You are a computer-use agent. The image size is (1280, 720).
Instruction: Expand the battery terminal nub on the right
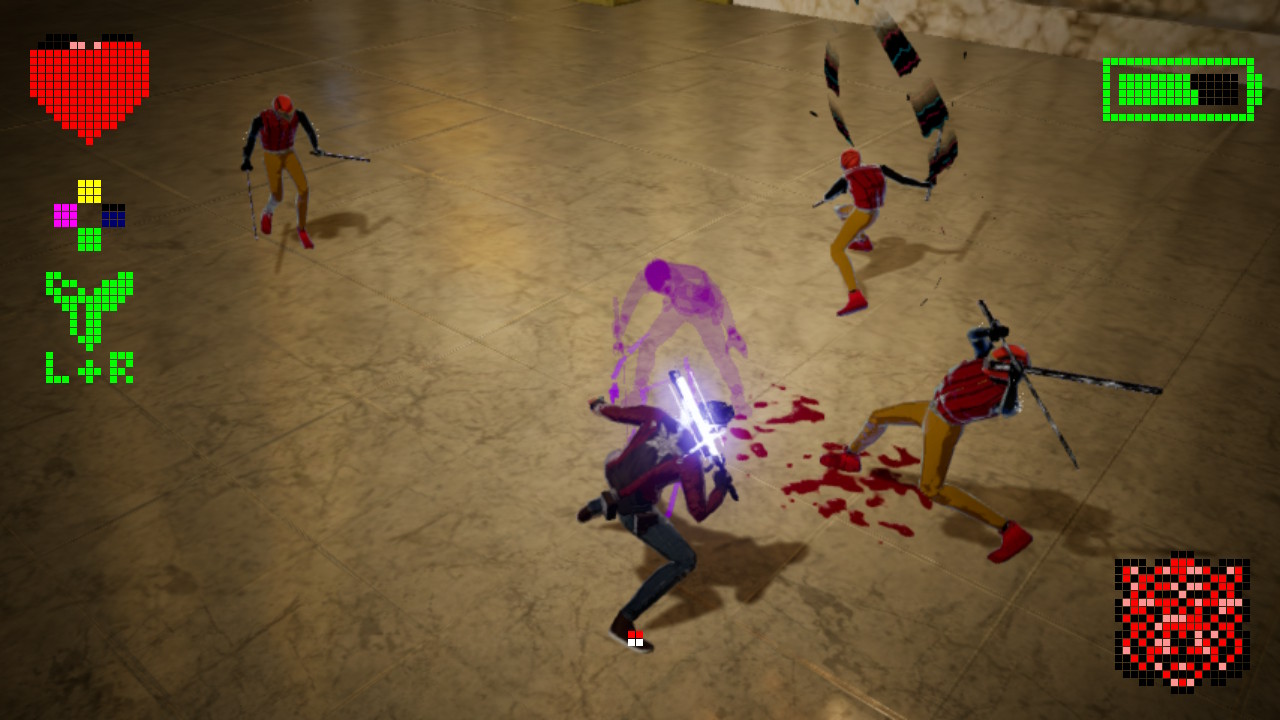pos(1258,90)
